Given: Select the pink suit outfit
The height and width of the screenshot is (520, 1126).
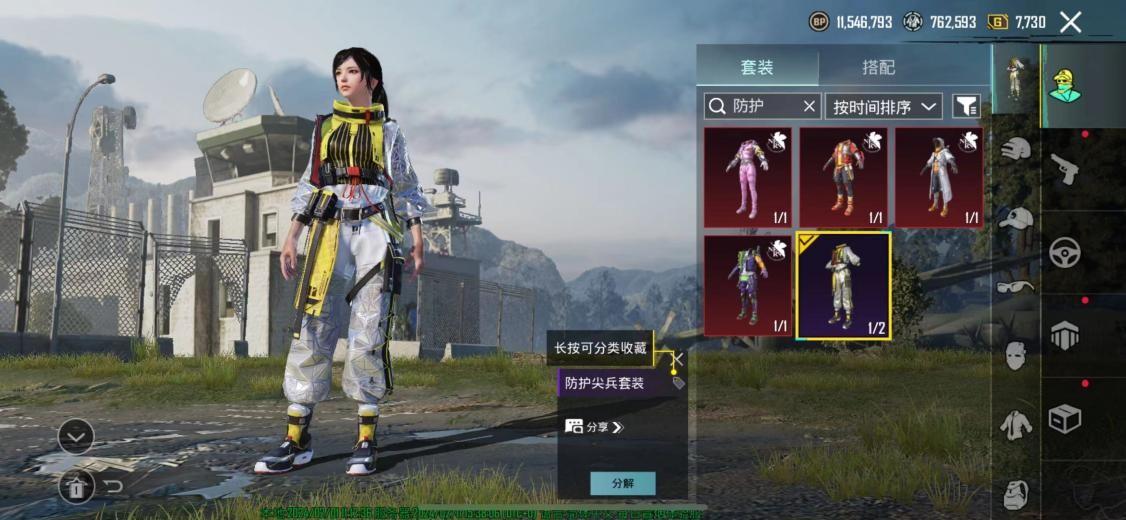Looking at the screenshot, I should pos(747,177).
